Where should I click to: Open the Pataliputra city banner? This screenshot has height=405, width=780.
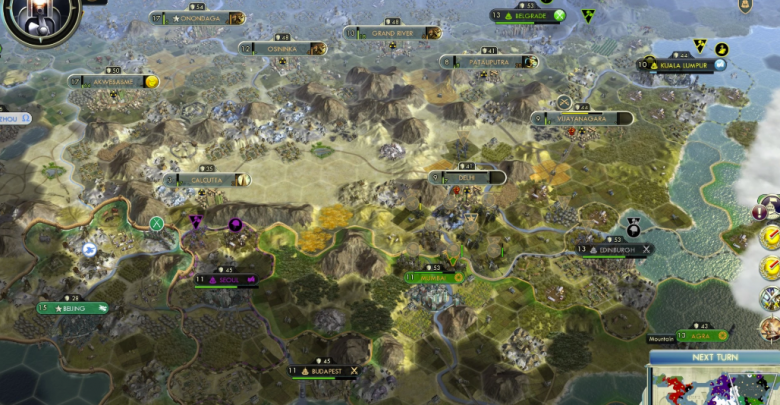click(489, 62)
